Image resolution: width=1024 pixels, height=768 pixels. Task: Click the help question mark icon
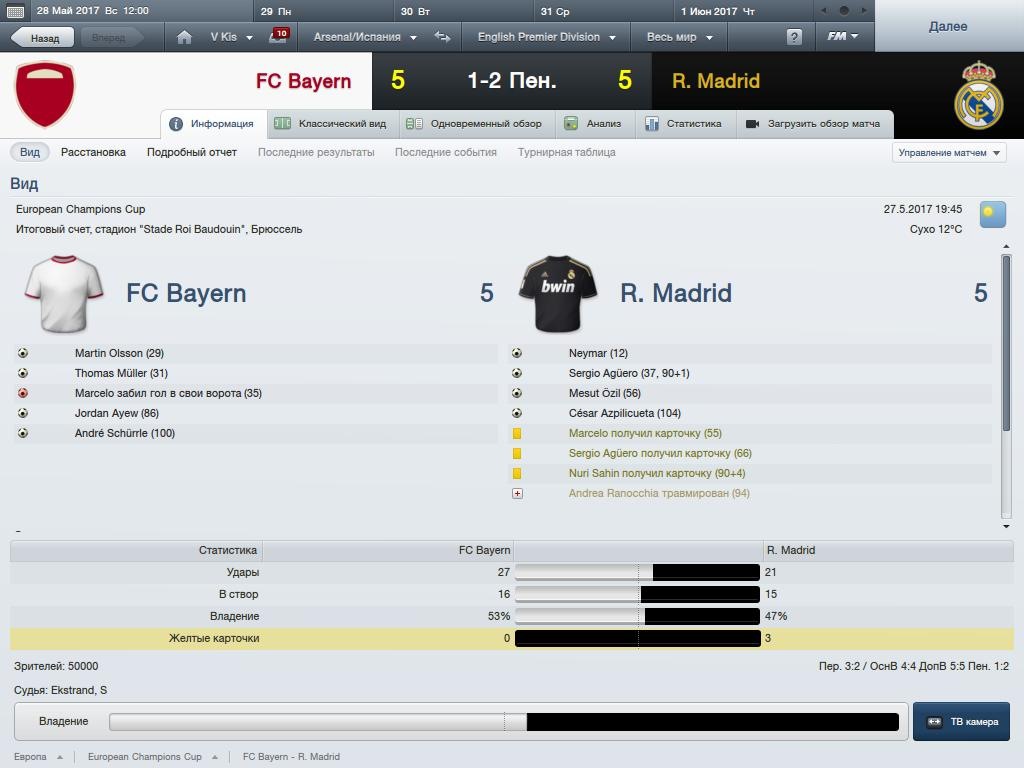click(x=794, y=37)
